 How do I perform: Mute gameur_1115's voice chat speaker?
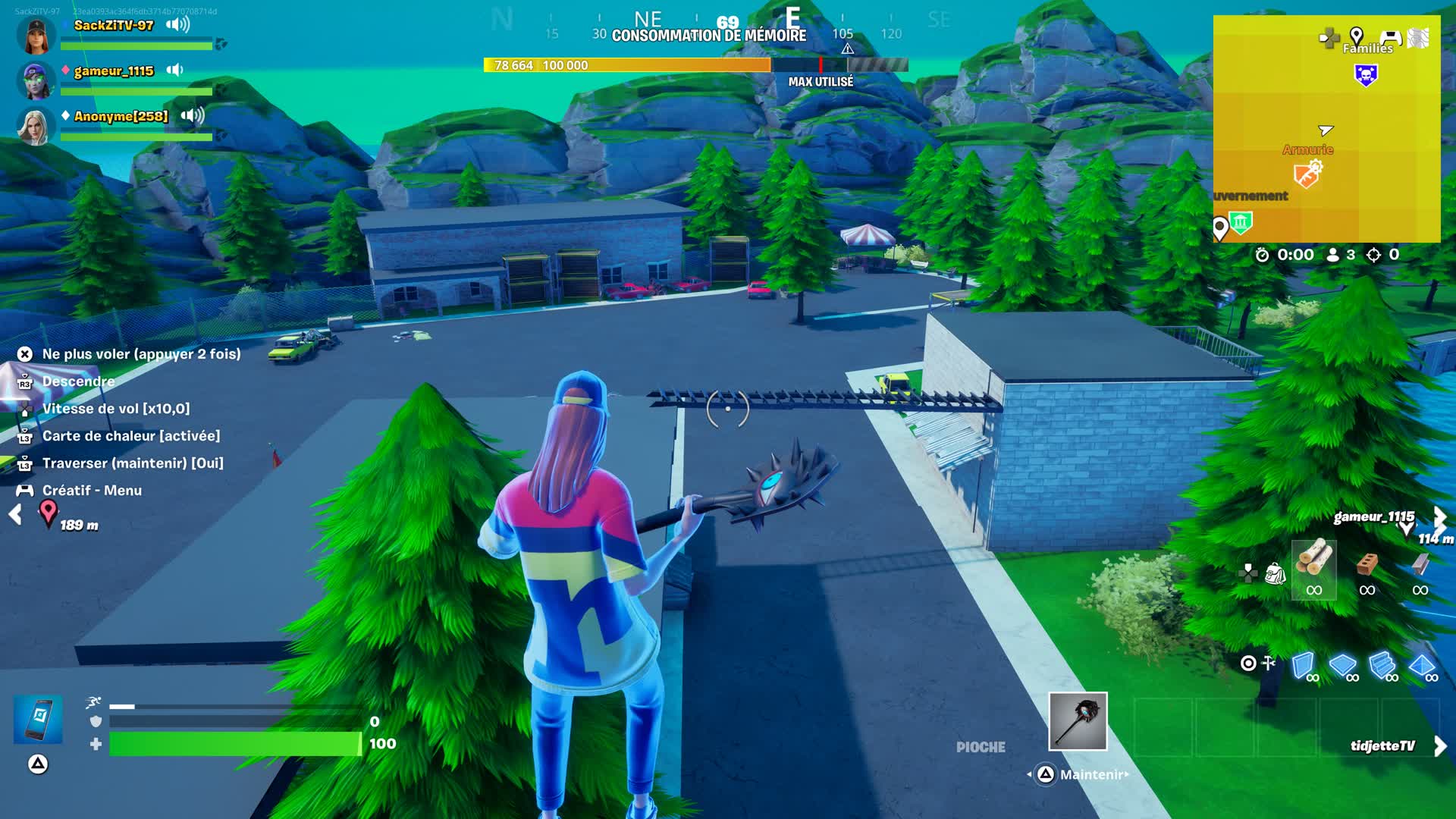(x=175, y=70)
